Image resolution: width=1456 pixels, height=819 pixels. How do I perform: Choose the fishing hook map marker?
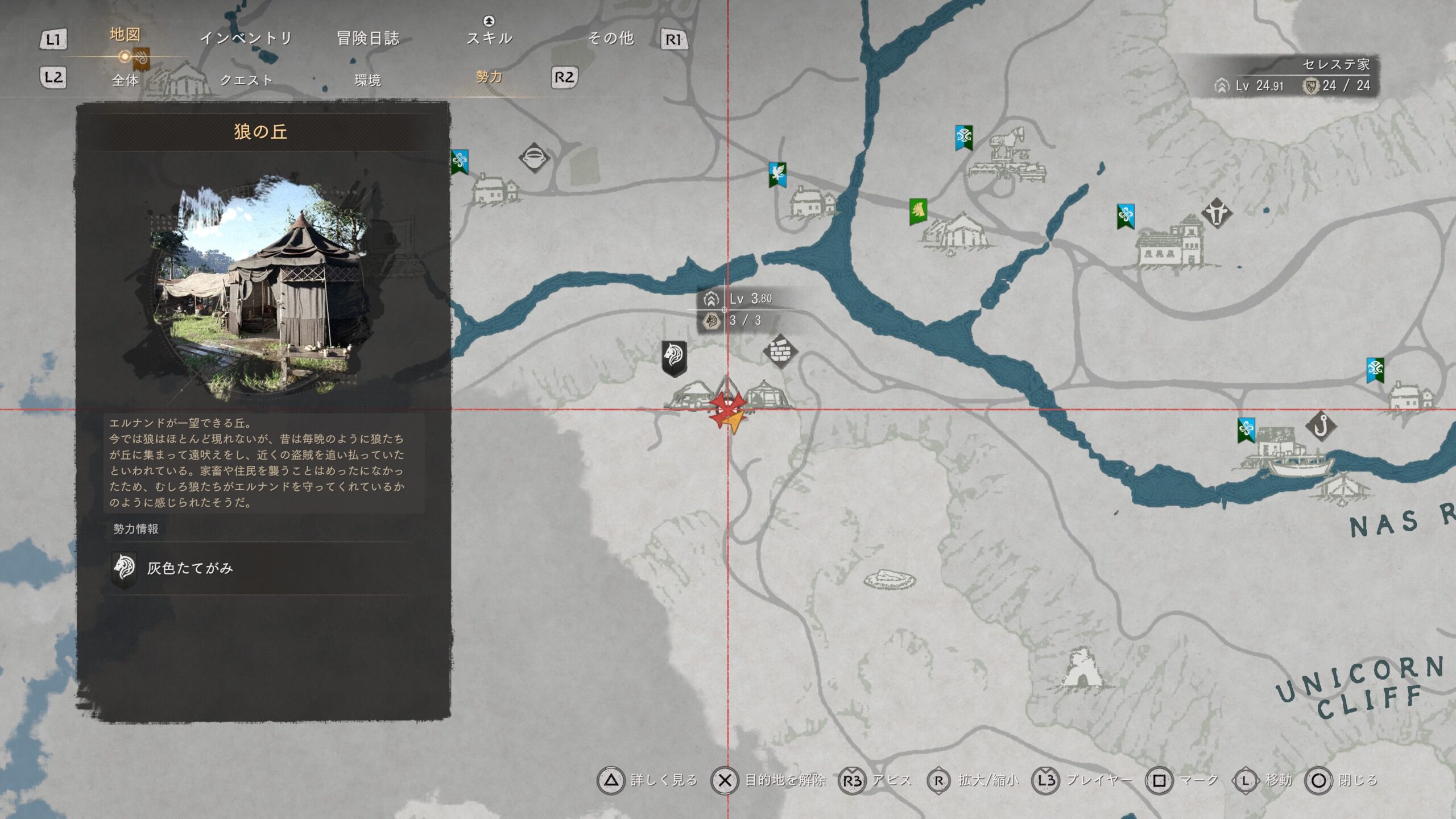pyautogui.click(x=1321, y=425)
